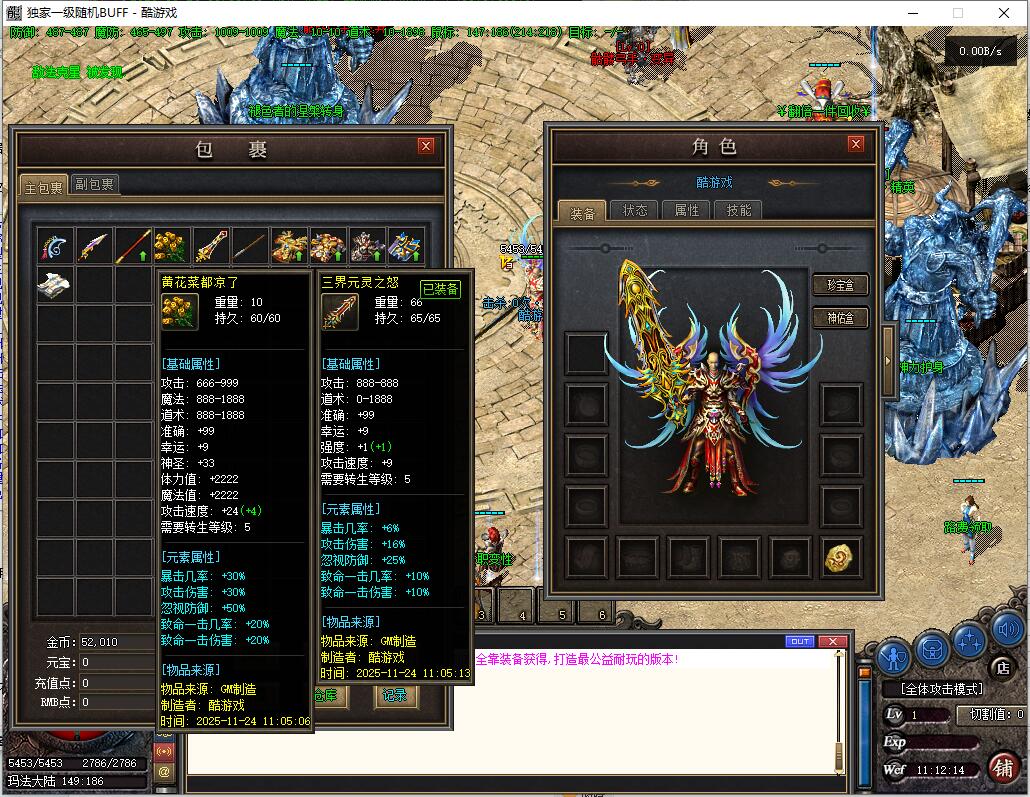
Task: Switch to the 属性 attributes tab
Action: (x=687, y=210)
